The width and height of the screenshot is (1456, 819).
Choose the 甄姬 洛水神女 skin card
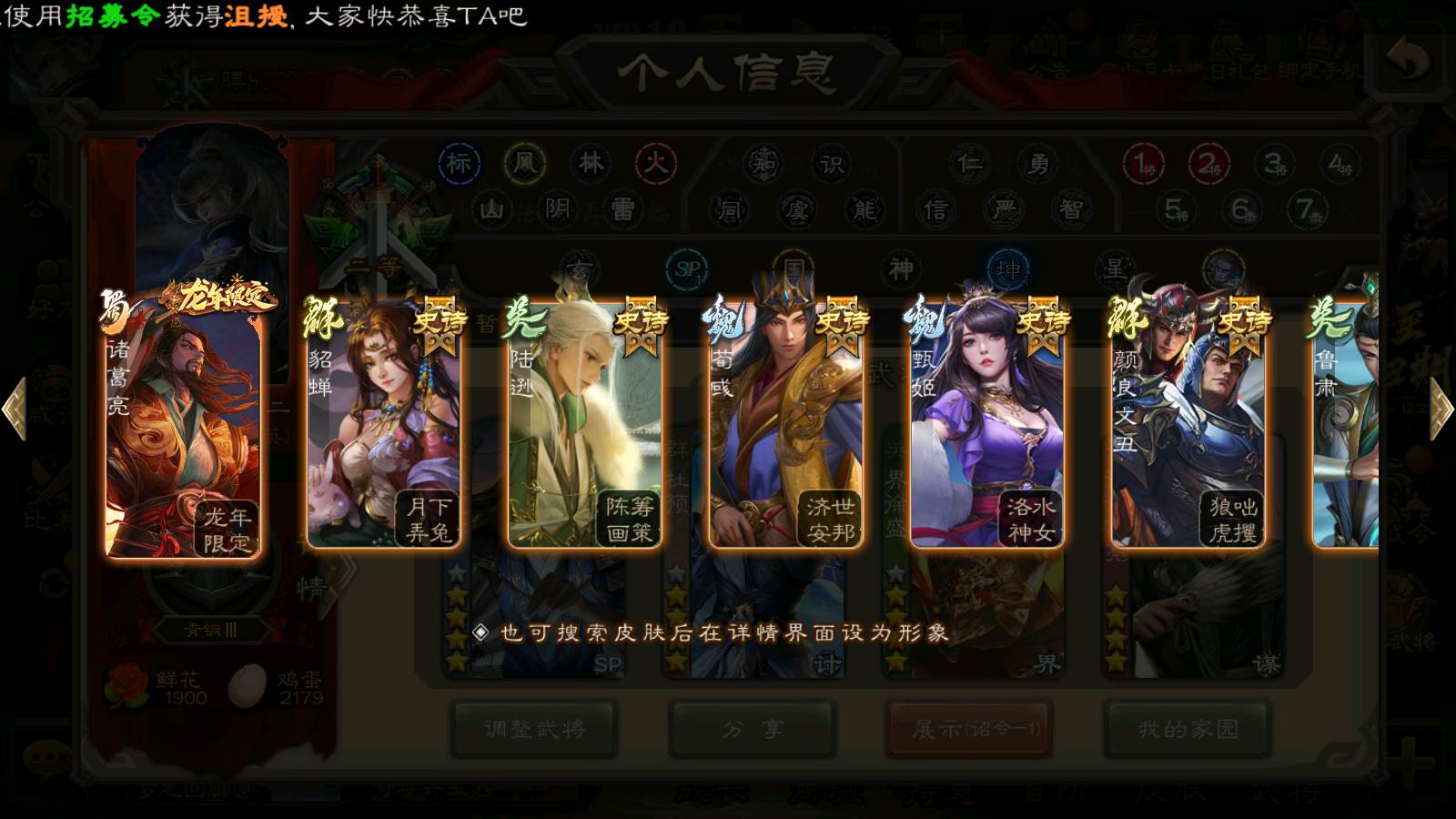tap(986, 428)
